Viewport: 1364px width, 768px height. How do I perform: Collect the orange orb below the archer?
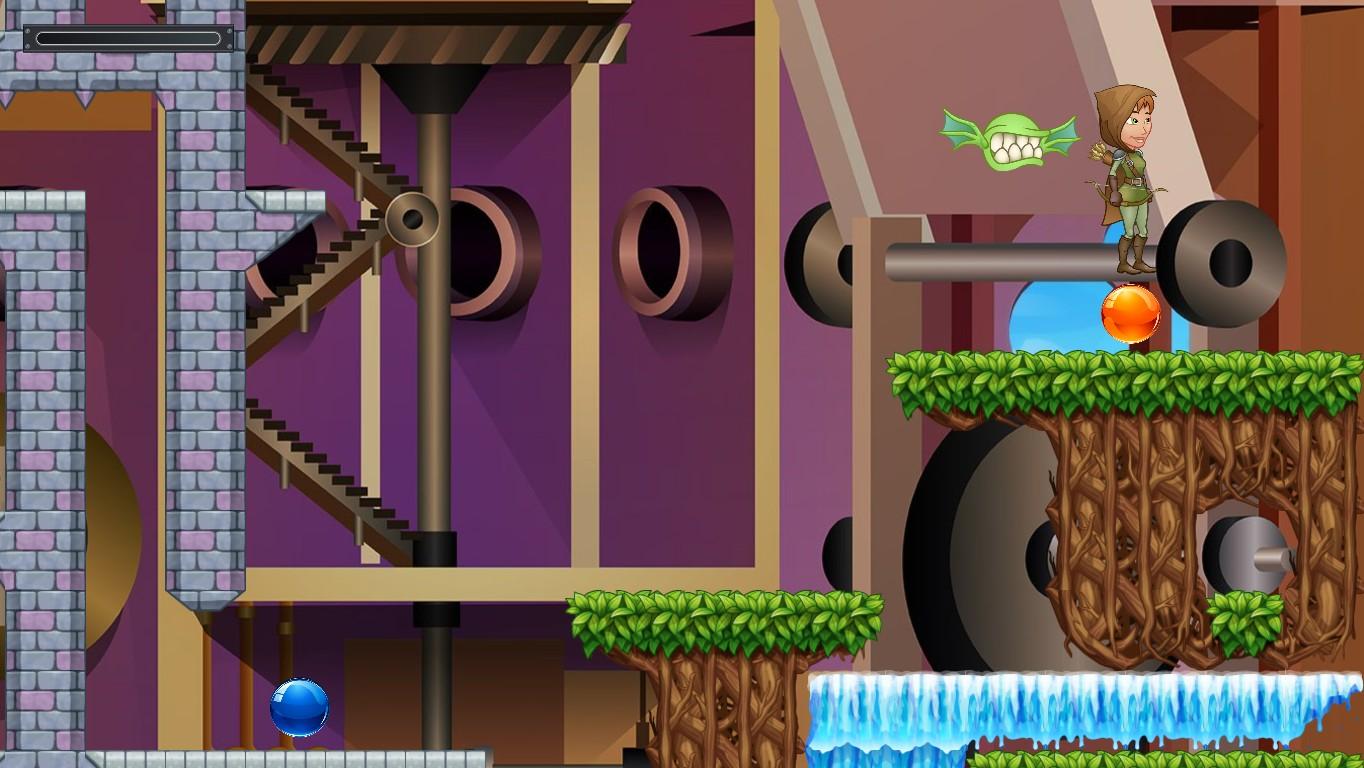[x=1133, y=313]
